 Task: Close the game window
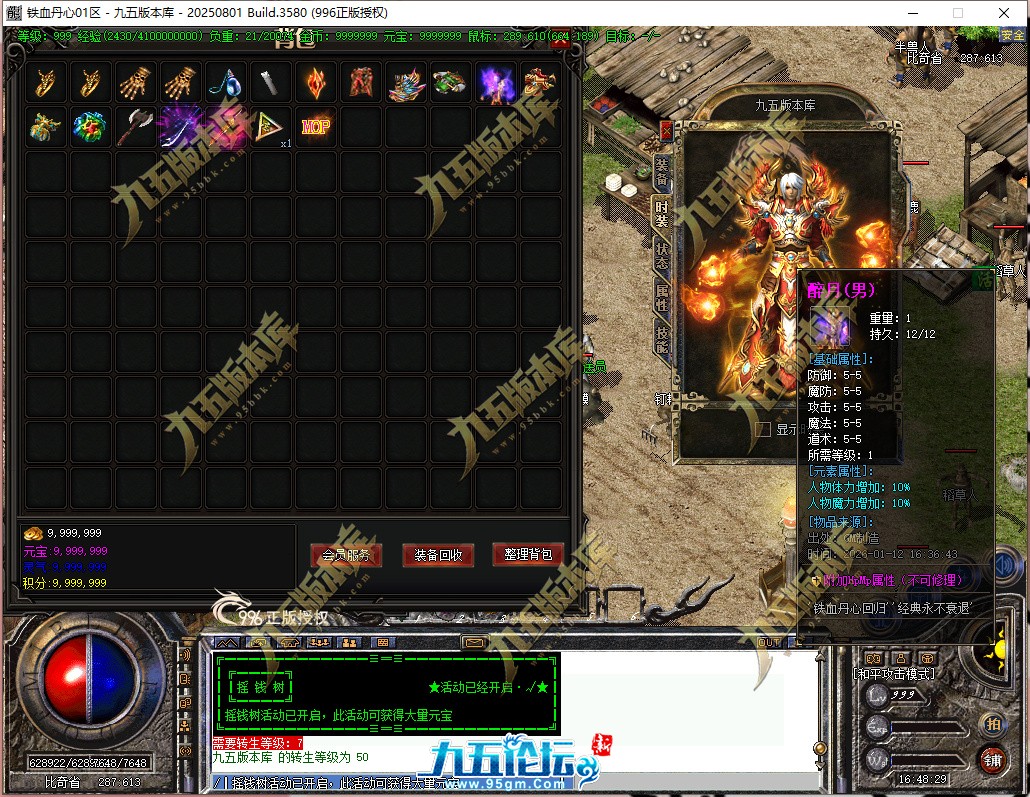click(1003, 13)
